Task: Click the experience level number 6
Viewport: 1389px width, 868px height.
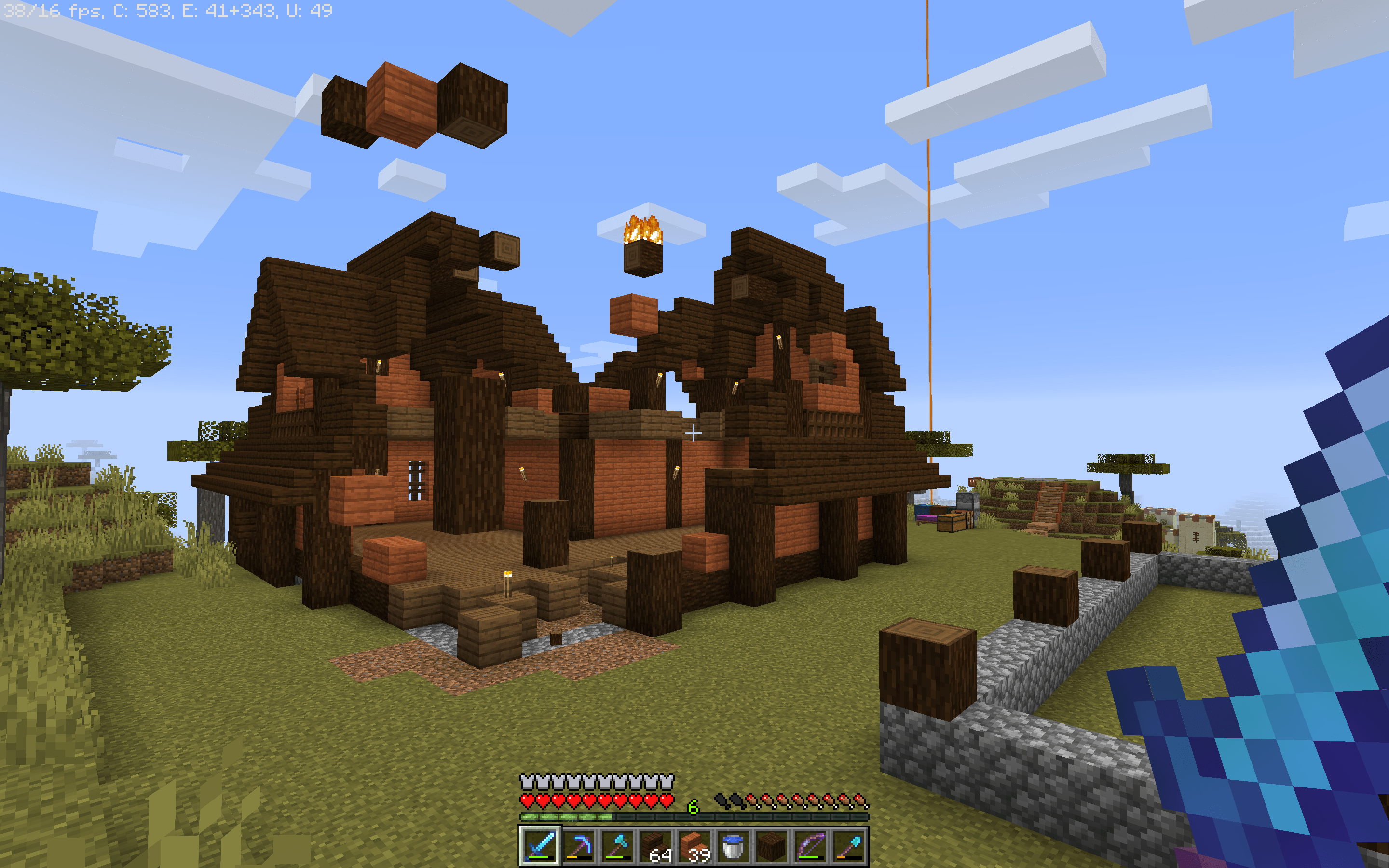Action: click(x=693, y=805)
